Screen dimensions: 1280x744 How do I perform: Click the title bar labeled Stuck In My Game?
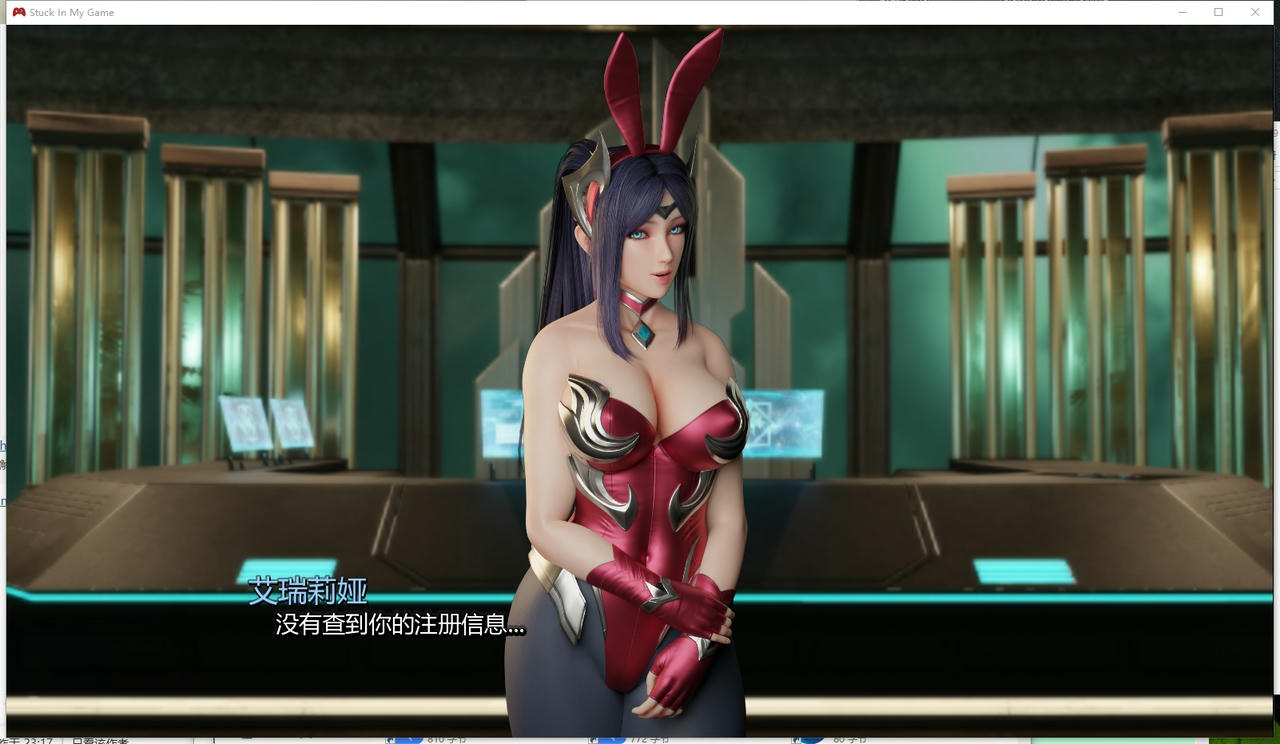coord(70,12)
